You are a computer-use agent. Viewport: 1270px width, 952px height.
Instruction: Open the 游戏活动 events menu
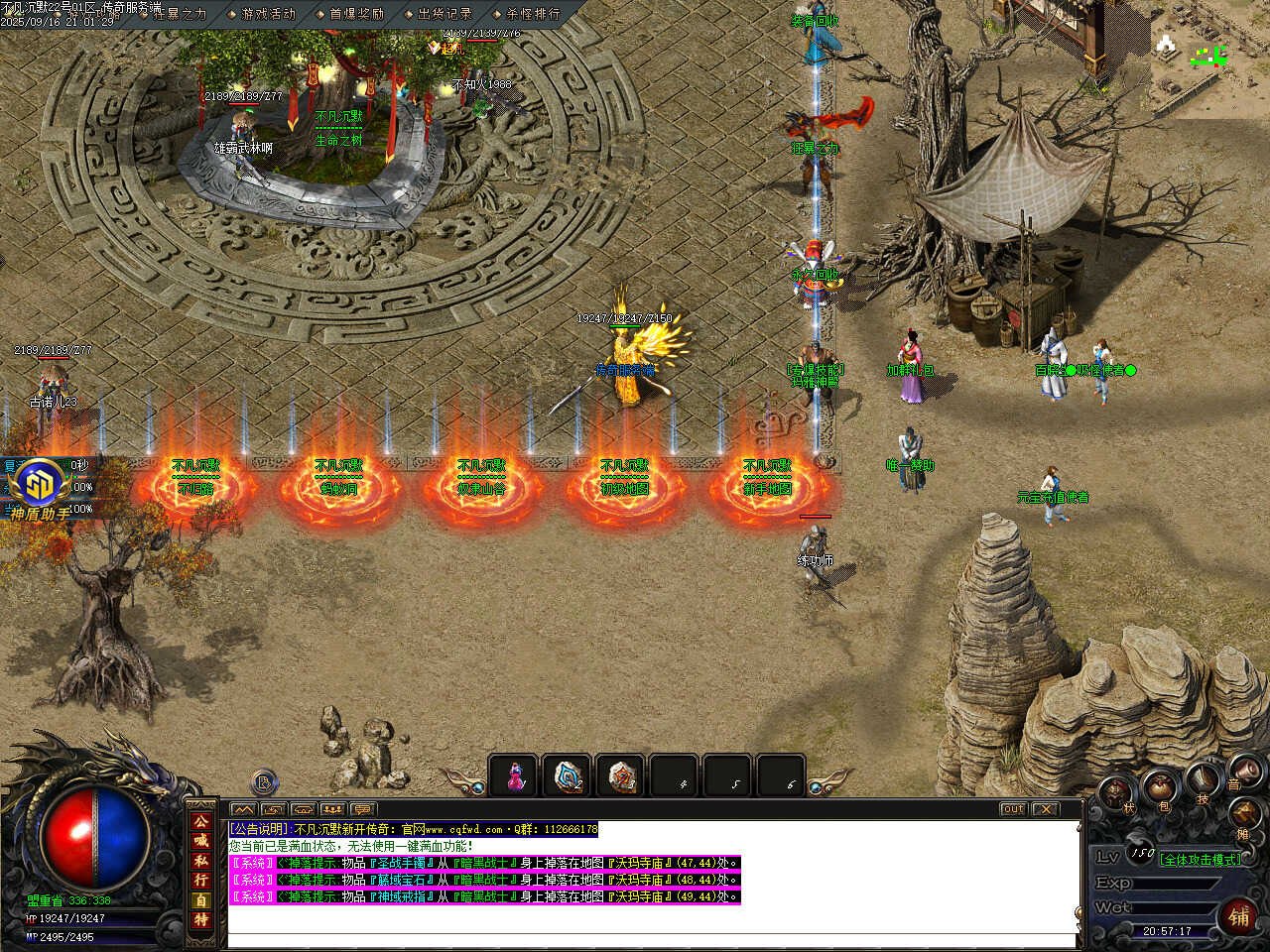tap(268, 14)
